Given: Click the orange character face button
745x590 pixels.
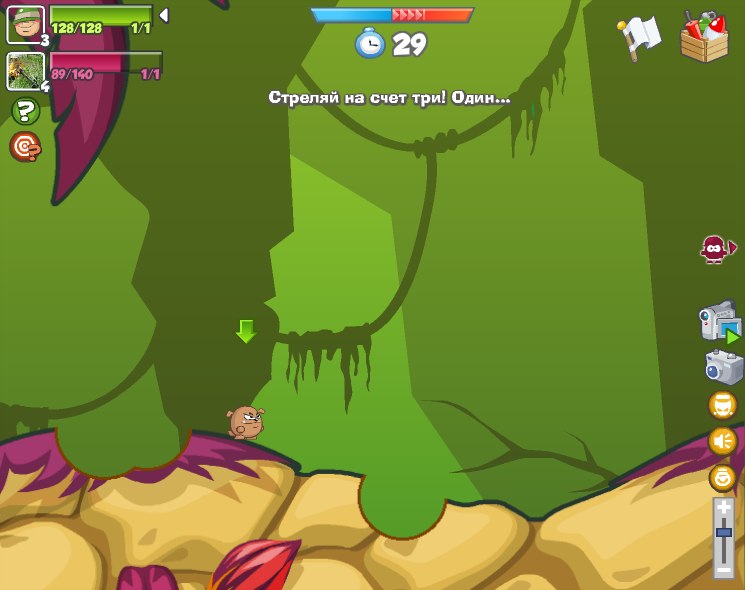Looking at the screenshot, I should pos(722,405).
